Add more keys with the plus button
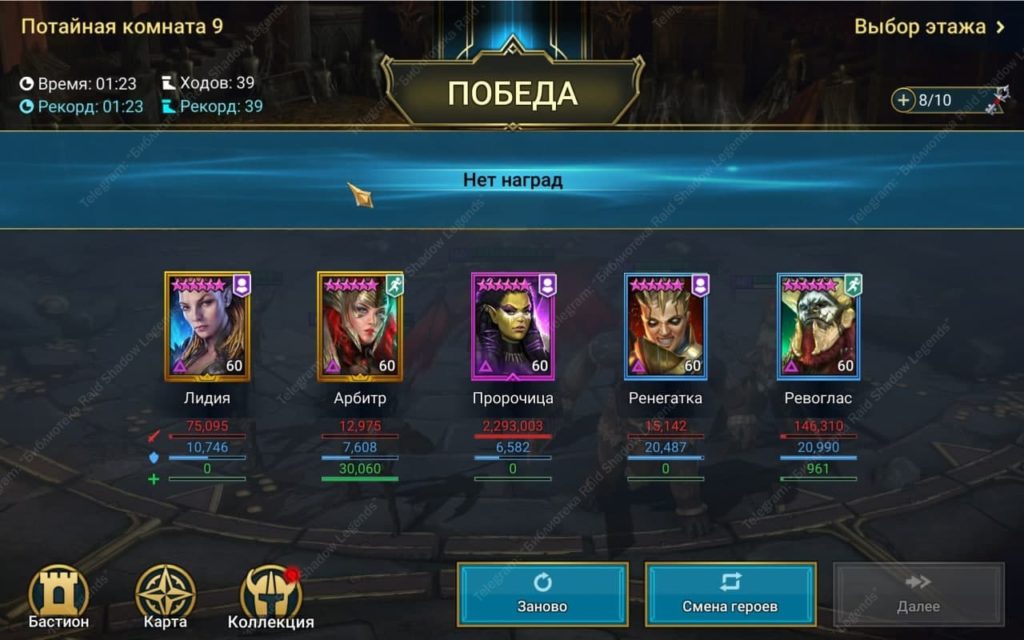This screenshot has height=640, width=1024. click(x=904, y=100)
